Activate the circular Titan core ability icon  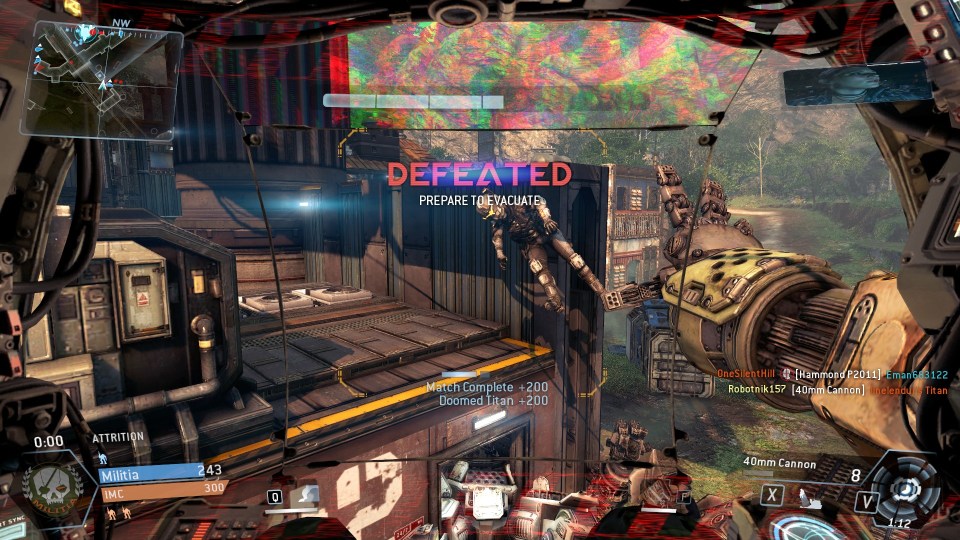(x=906, y=489)
